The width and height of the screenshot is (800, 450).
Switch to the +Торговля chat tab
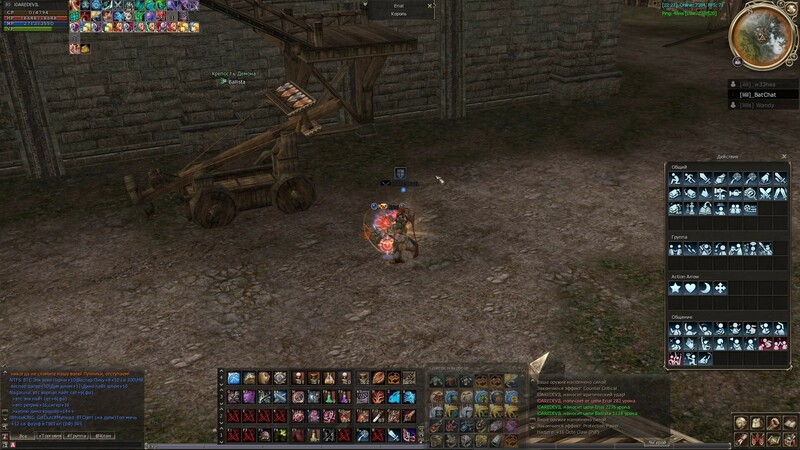(49, 437)
